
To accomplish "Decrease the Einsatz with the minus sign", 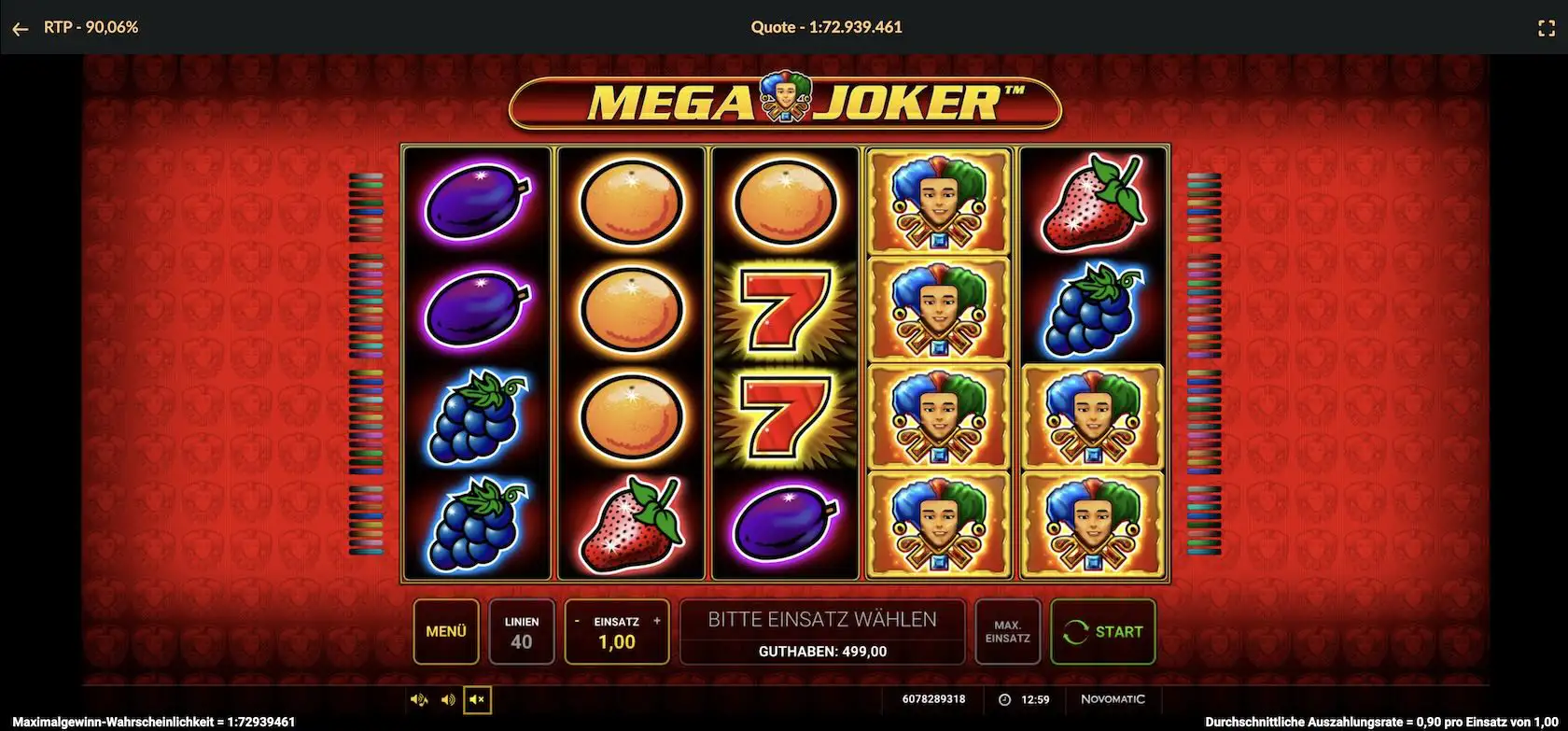I will 577,621.
